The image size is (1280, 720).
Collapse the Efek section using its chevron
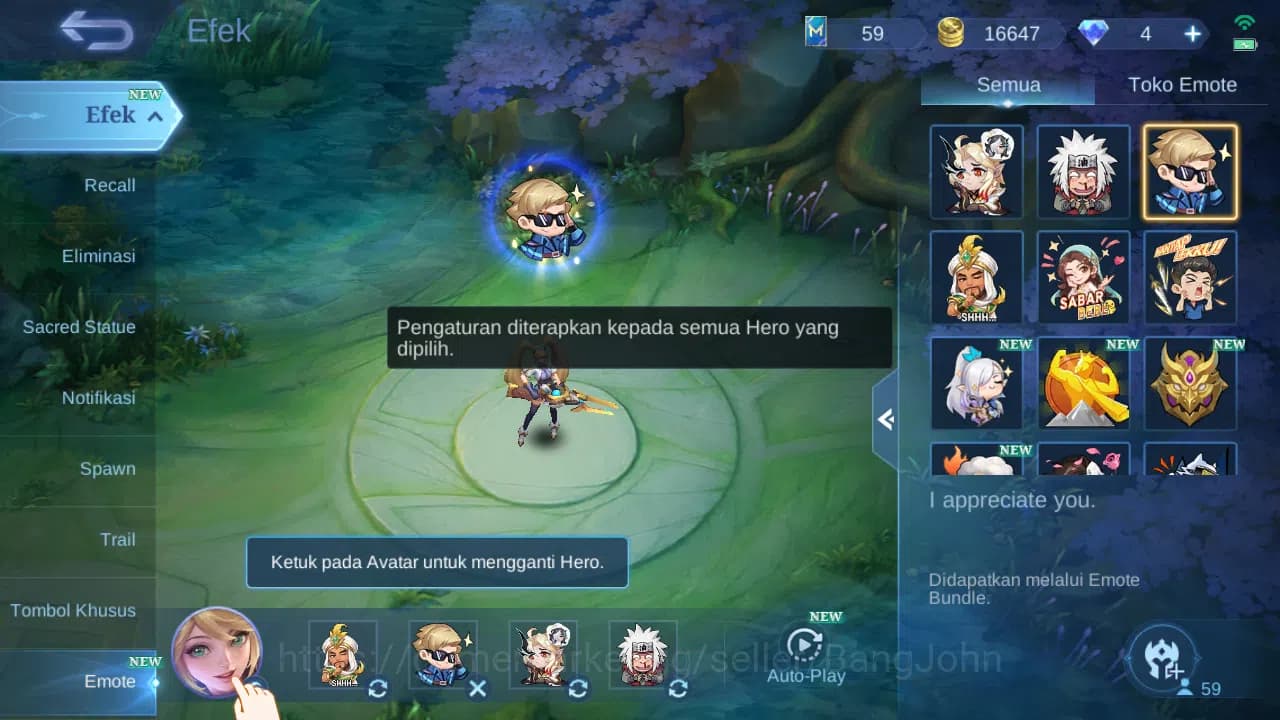pos(153,116)
